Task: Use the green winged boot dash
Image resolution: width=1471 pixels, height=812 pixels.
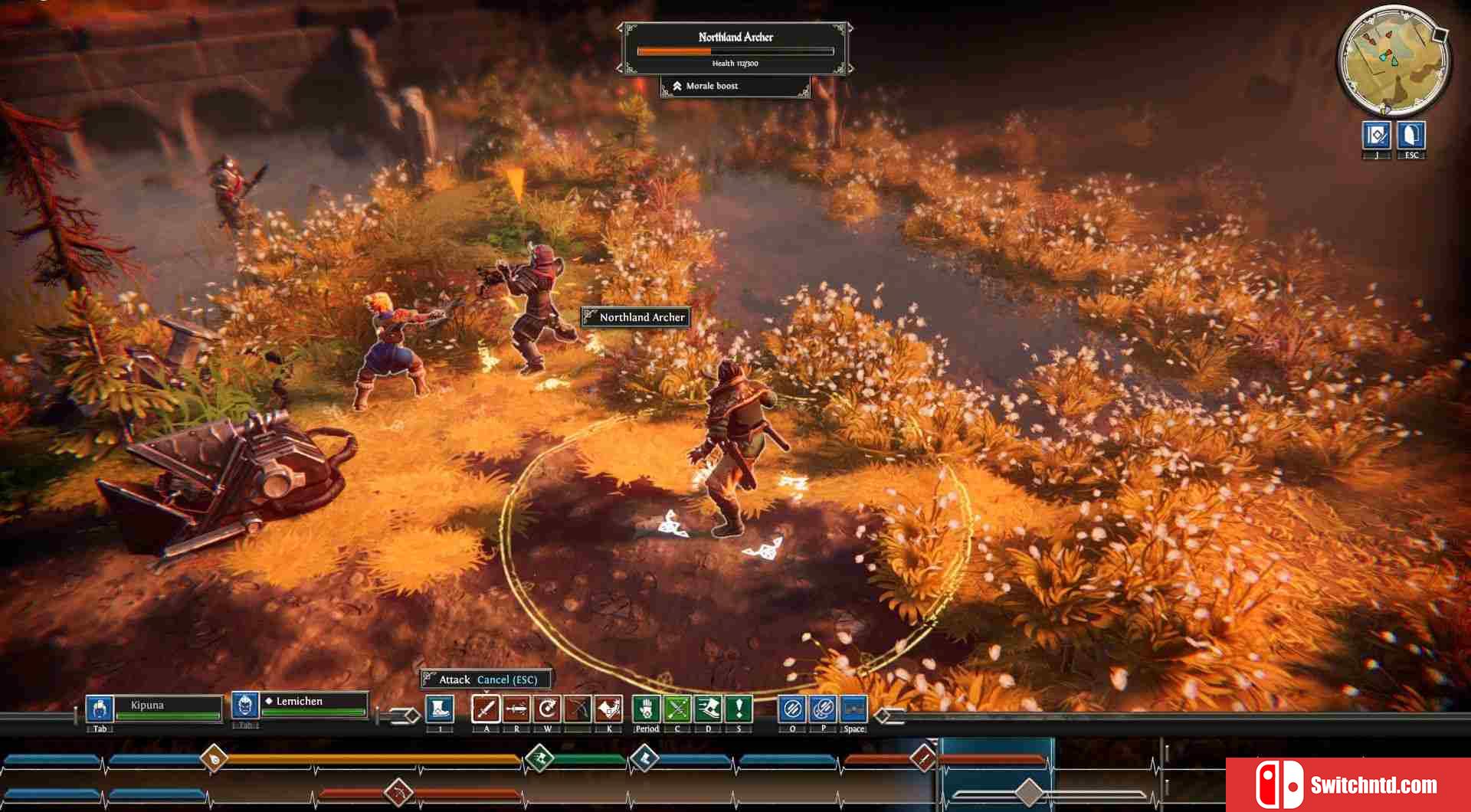Action: [708, 709]
